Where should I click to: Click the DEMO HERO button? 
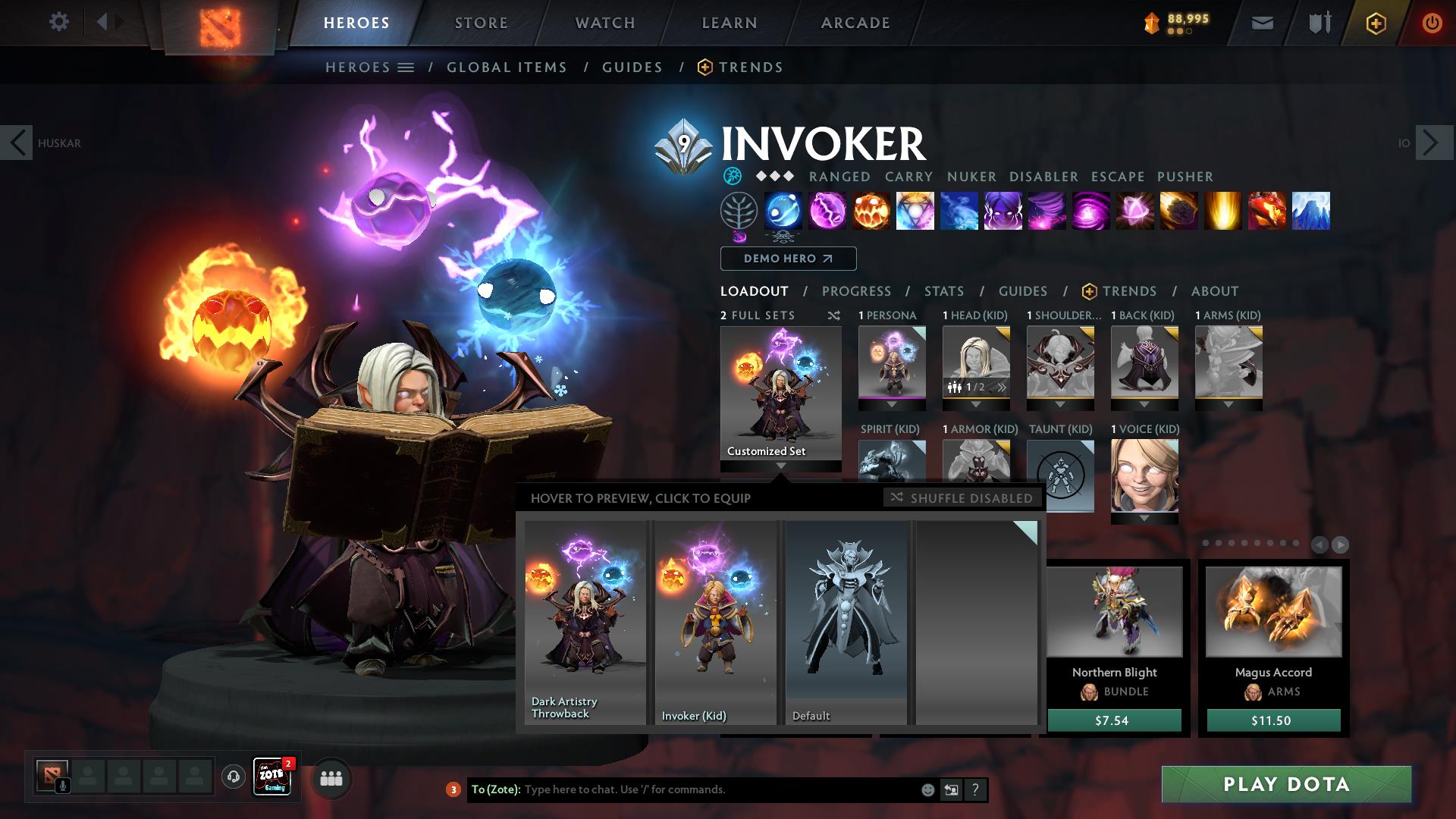tap(787, 258)
